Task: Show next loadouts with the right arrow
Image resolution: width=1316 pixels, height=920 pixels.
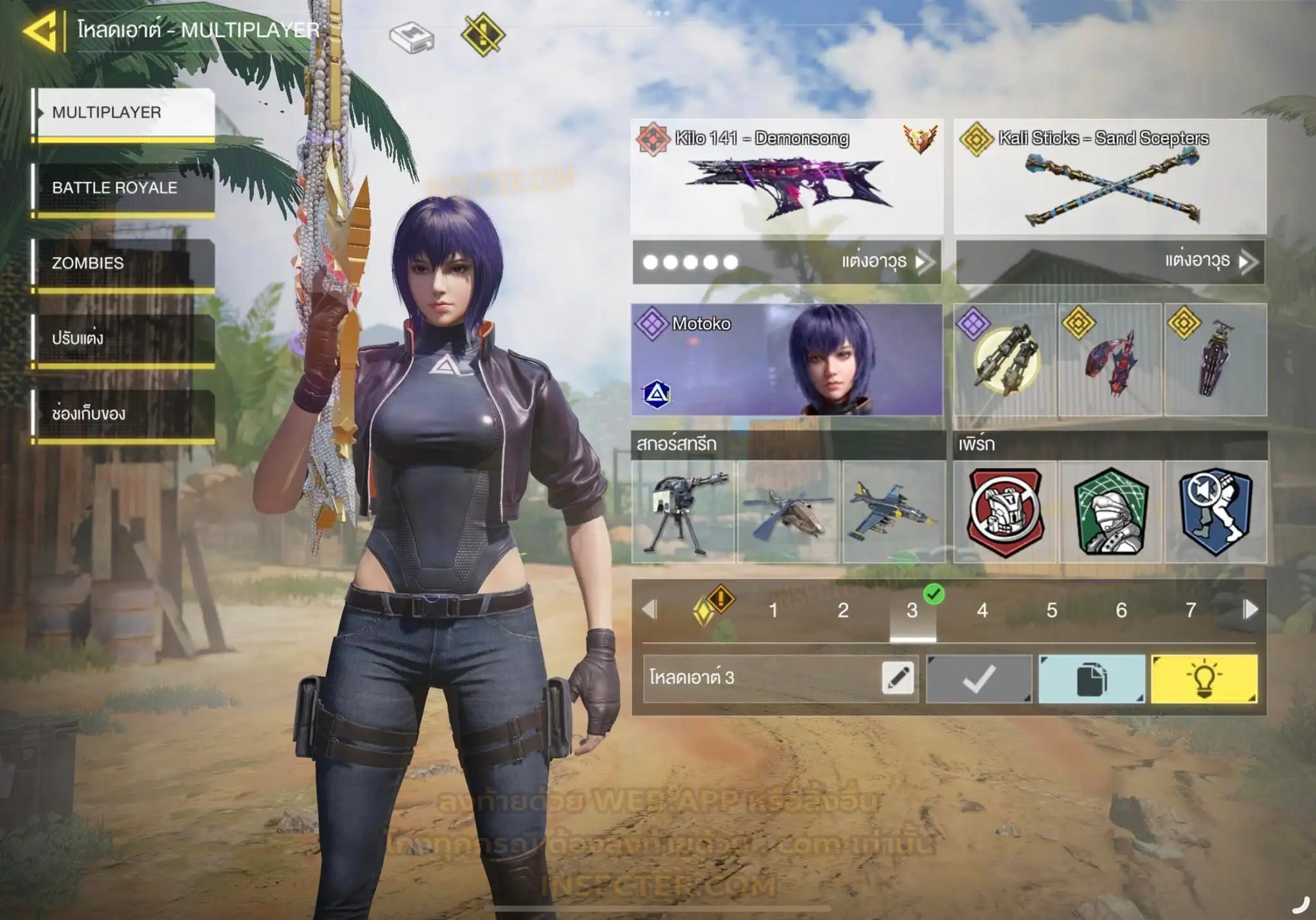Action: pos(1250,609)
